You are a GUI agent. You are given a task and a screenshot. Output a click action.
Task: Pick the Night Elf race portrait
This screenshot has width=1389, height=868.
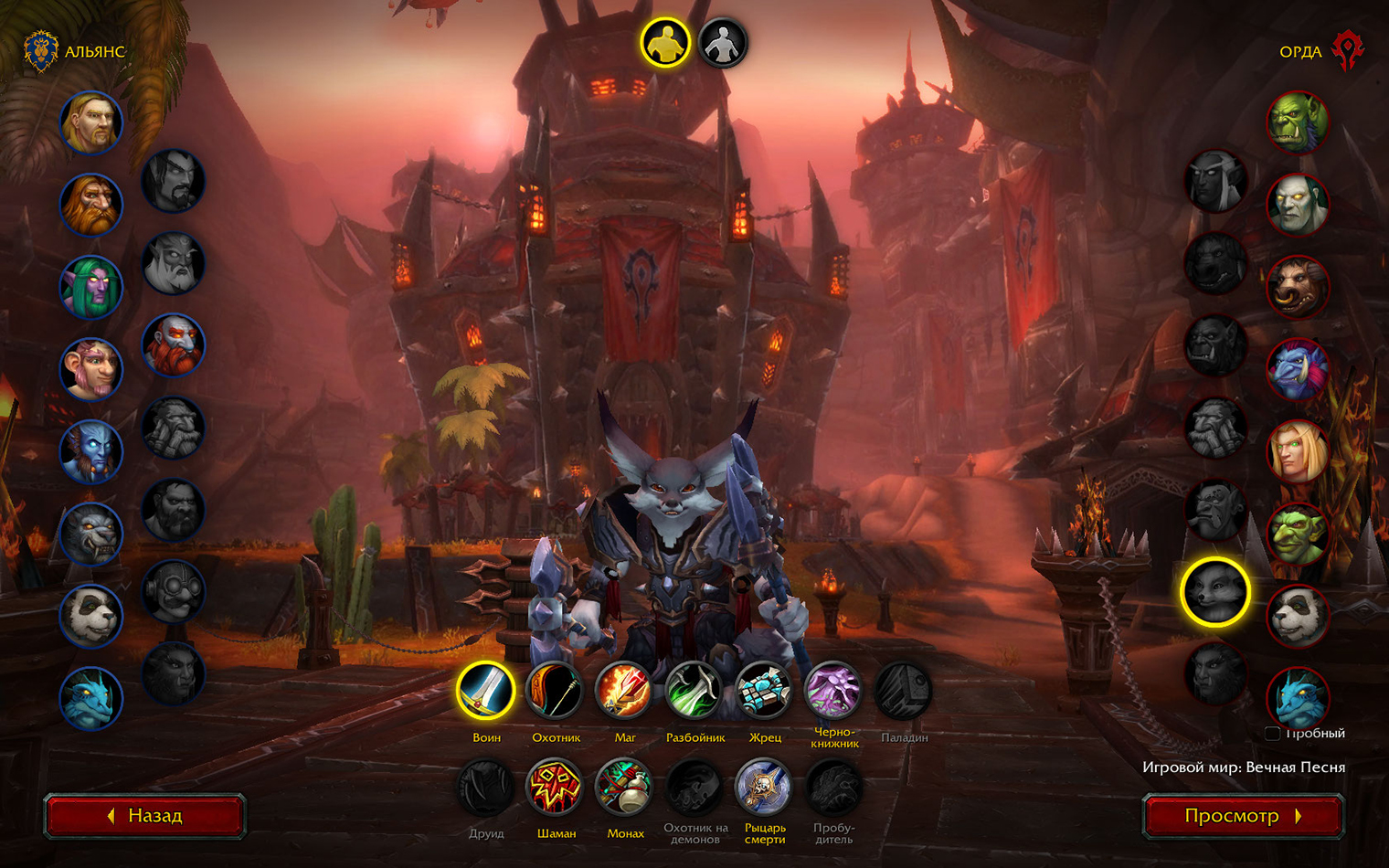(91, 287)
